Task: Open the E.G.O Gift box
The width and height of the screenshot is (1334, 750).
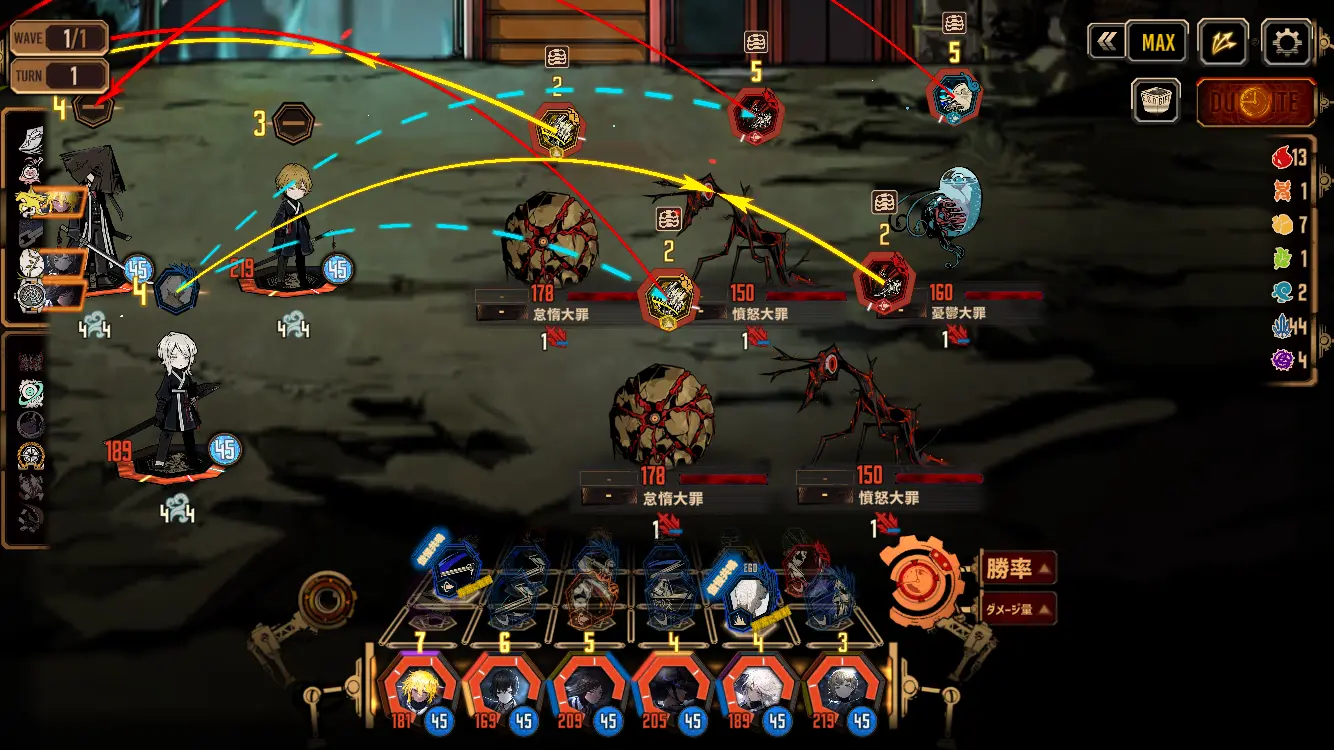Action: pyautogui.click(x=1158, y=101)
